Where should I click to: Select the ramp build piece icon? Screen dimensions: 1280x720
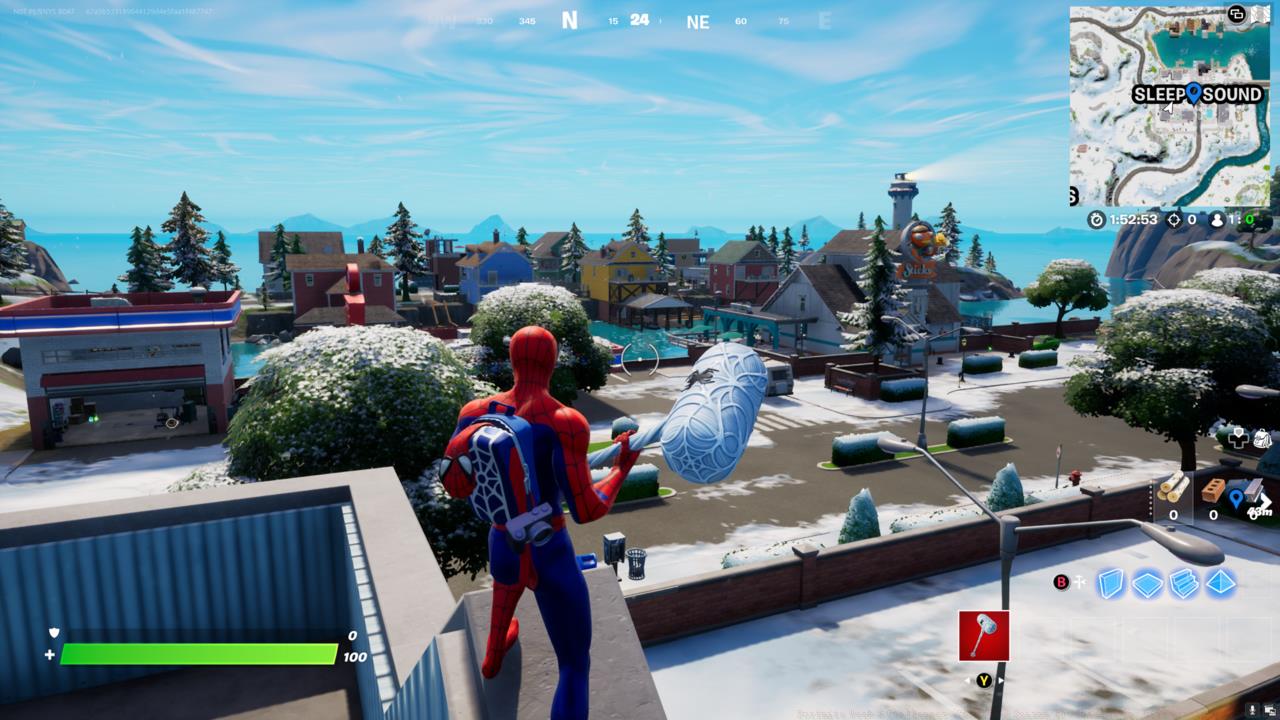click(x=1183, y=583)
